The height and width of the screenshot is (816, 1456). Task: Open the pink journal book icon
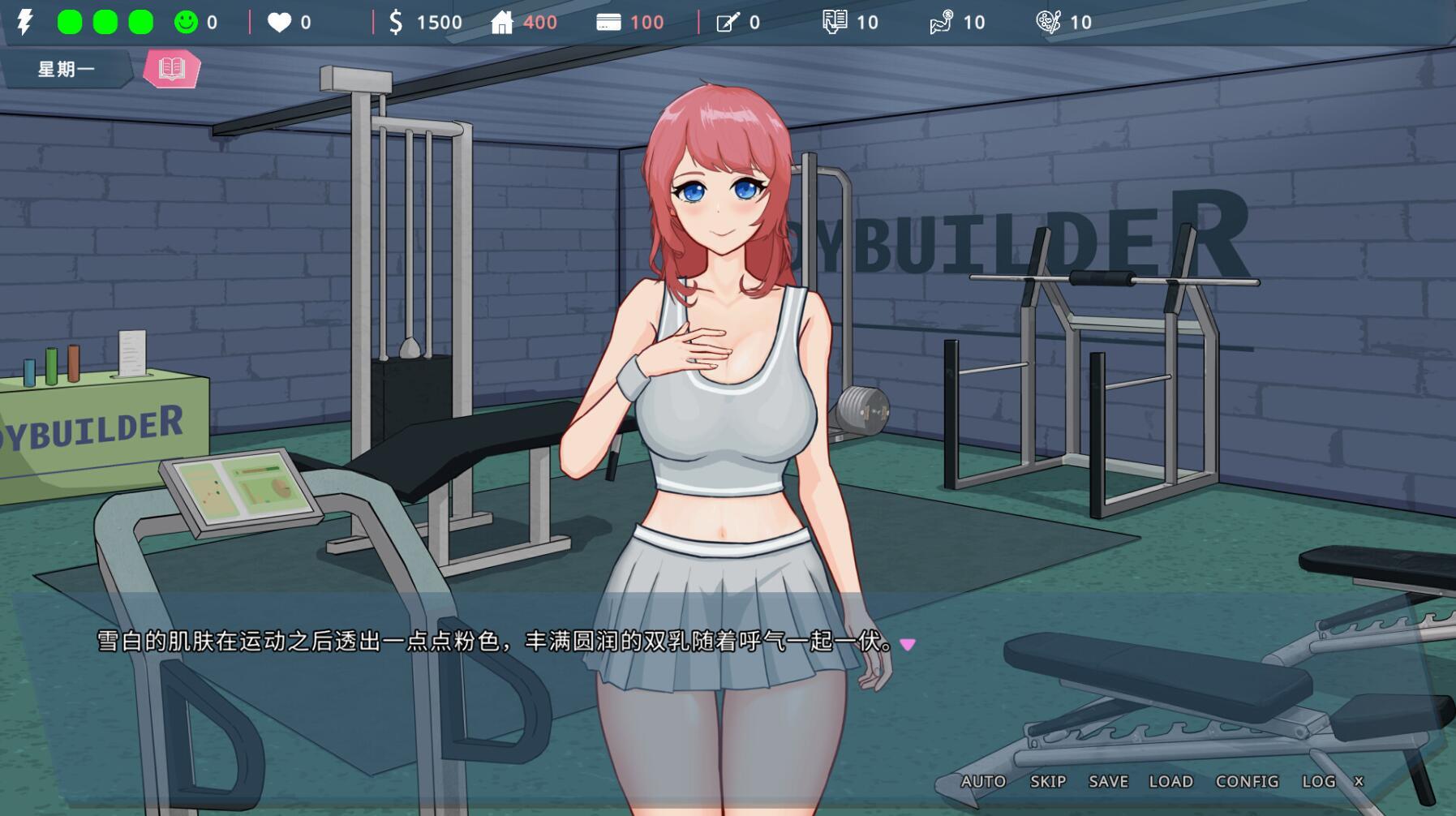click(170, 68)
